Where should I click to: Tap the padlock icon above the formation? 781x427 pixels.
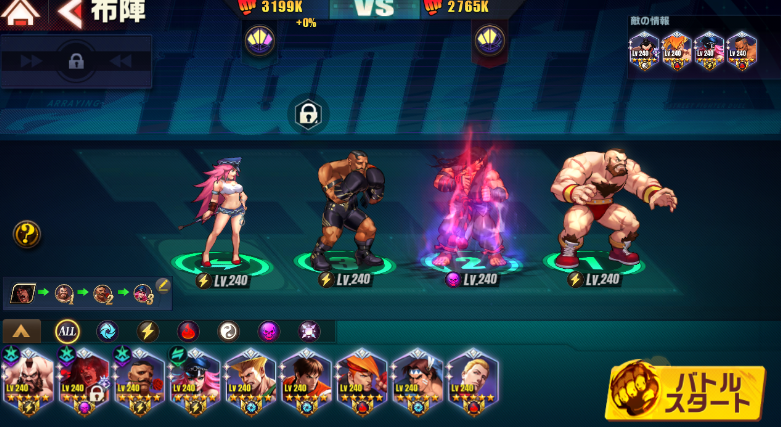pyautogui.click(x=309, y=112)
